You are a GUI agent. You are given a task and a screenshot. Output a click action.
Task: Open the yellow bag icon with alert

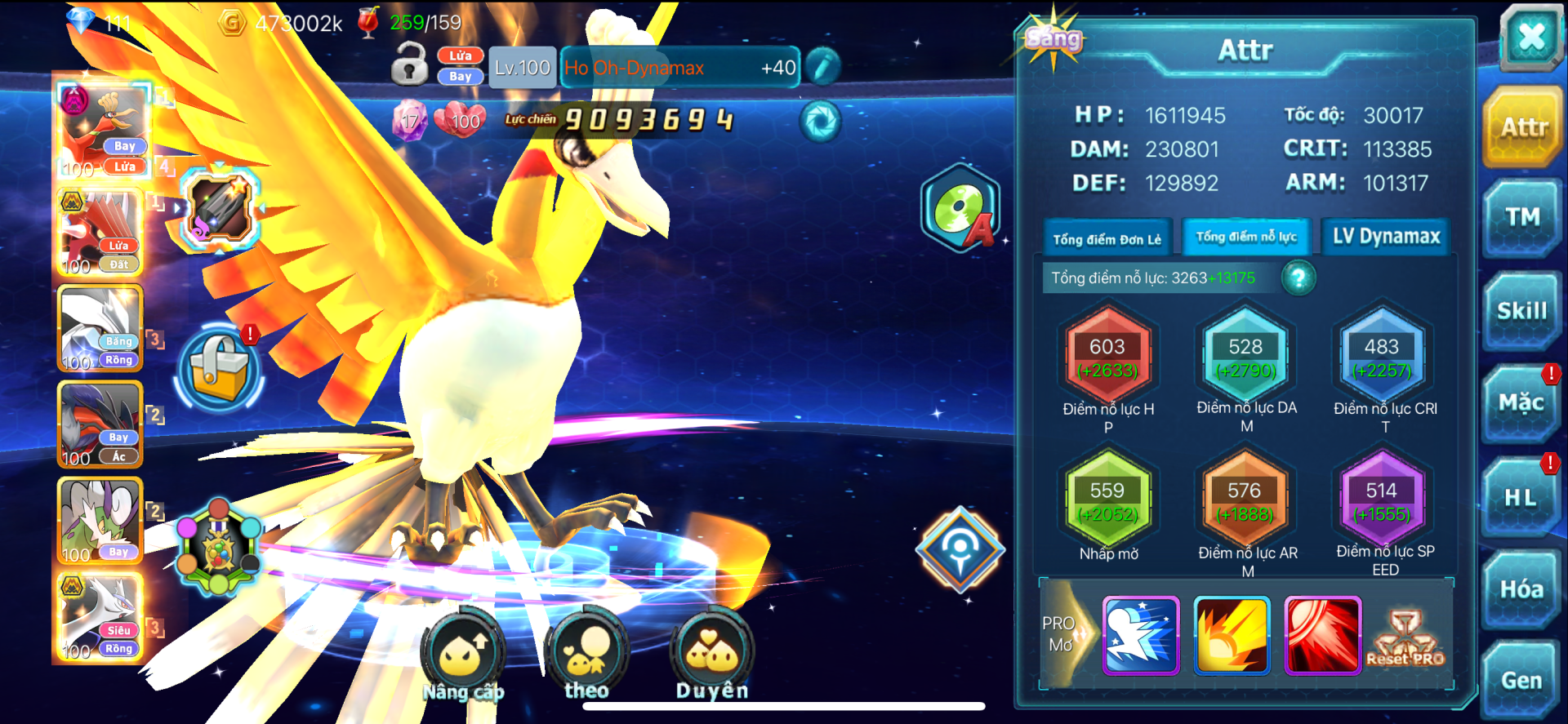coord(220,368)
